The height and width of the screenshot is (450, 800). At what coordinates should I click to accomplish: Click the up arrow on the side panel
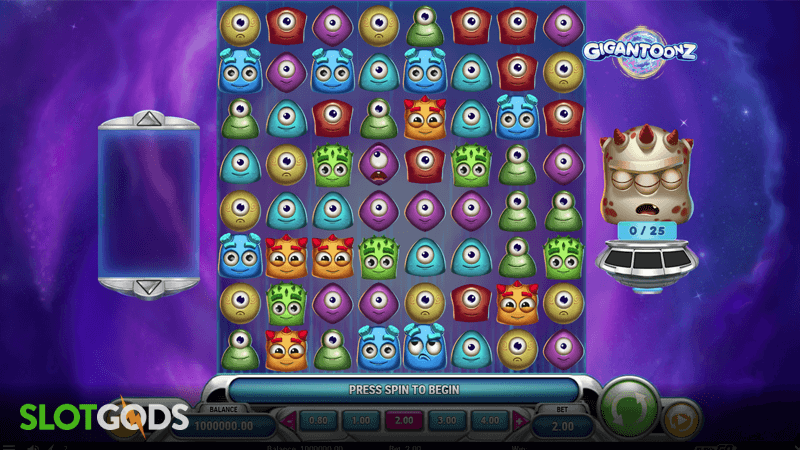click(x=147, y=120)
